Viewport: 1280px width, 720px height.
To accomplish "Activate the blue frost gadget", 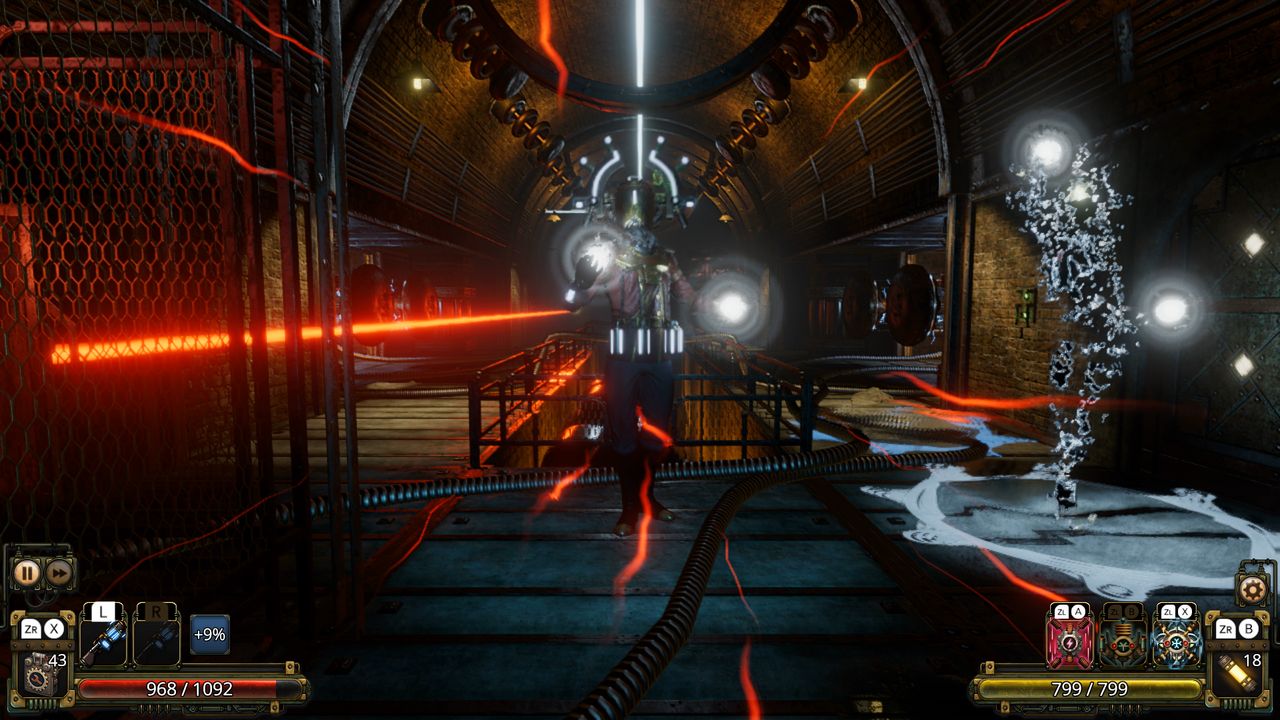I will (1174, 644).
